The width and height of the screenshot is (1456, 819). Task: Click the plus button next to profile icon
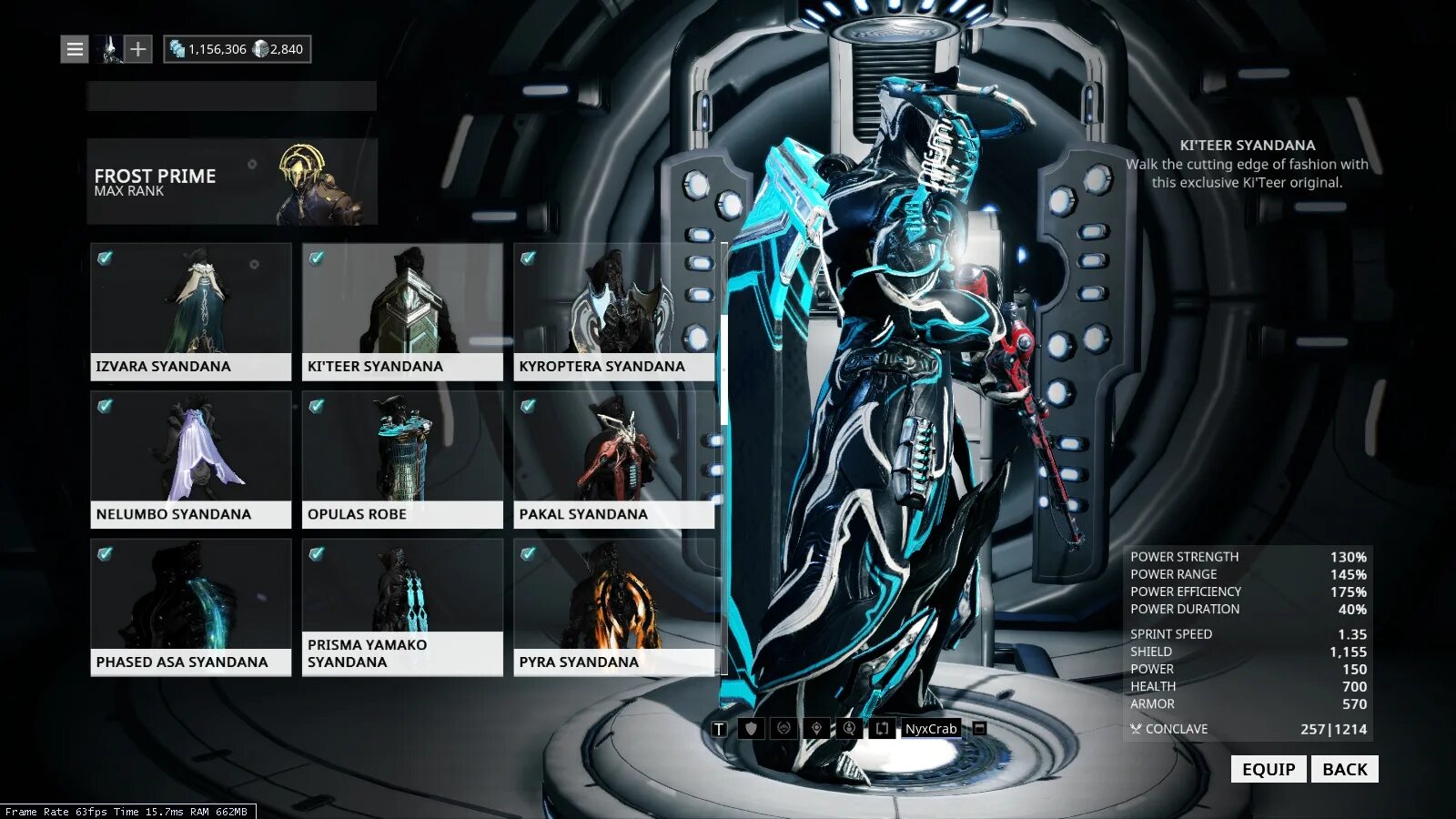point(137,49)
